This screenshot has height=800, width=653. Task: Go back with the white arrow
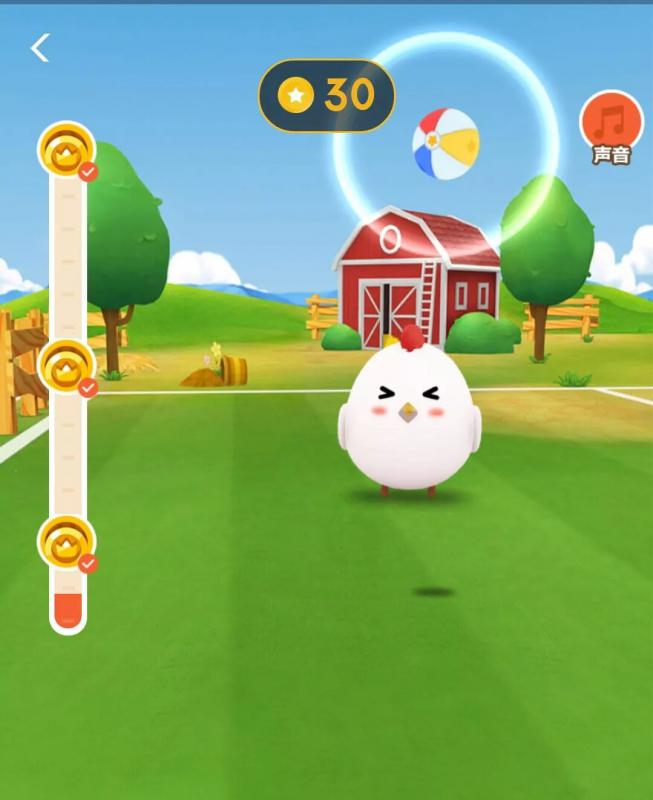[x=40, y=47]
